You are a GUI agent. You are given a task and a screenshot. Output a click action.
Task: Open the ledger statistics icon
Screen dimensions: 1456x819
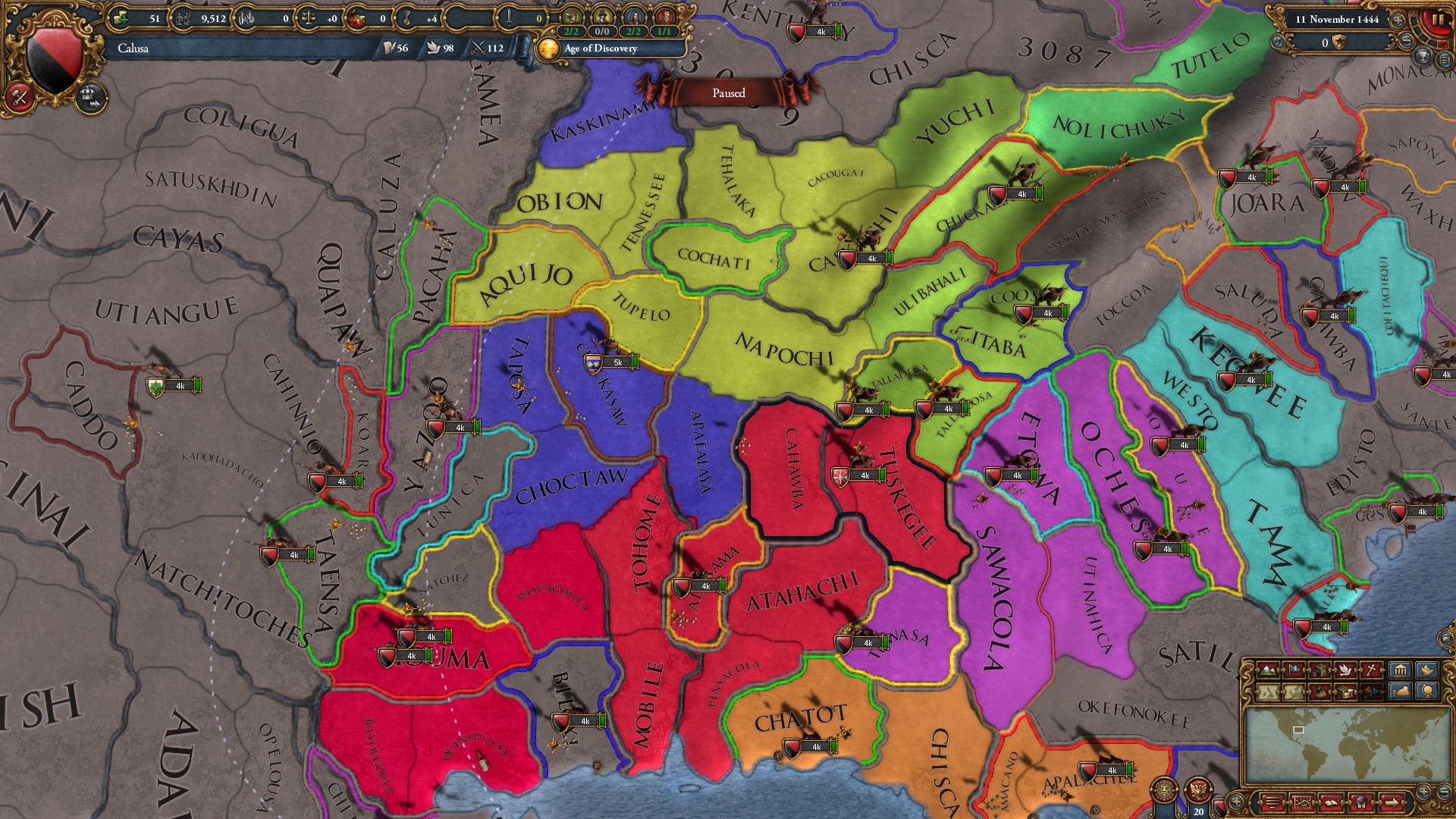coord(1303,802)
